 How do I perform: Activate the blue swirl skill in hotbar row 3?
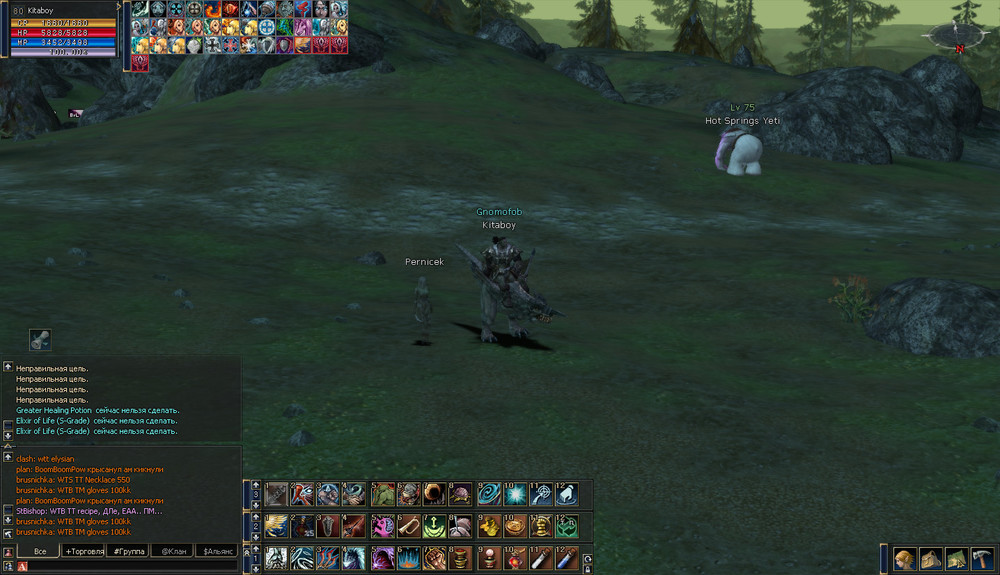[490, 494]
